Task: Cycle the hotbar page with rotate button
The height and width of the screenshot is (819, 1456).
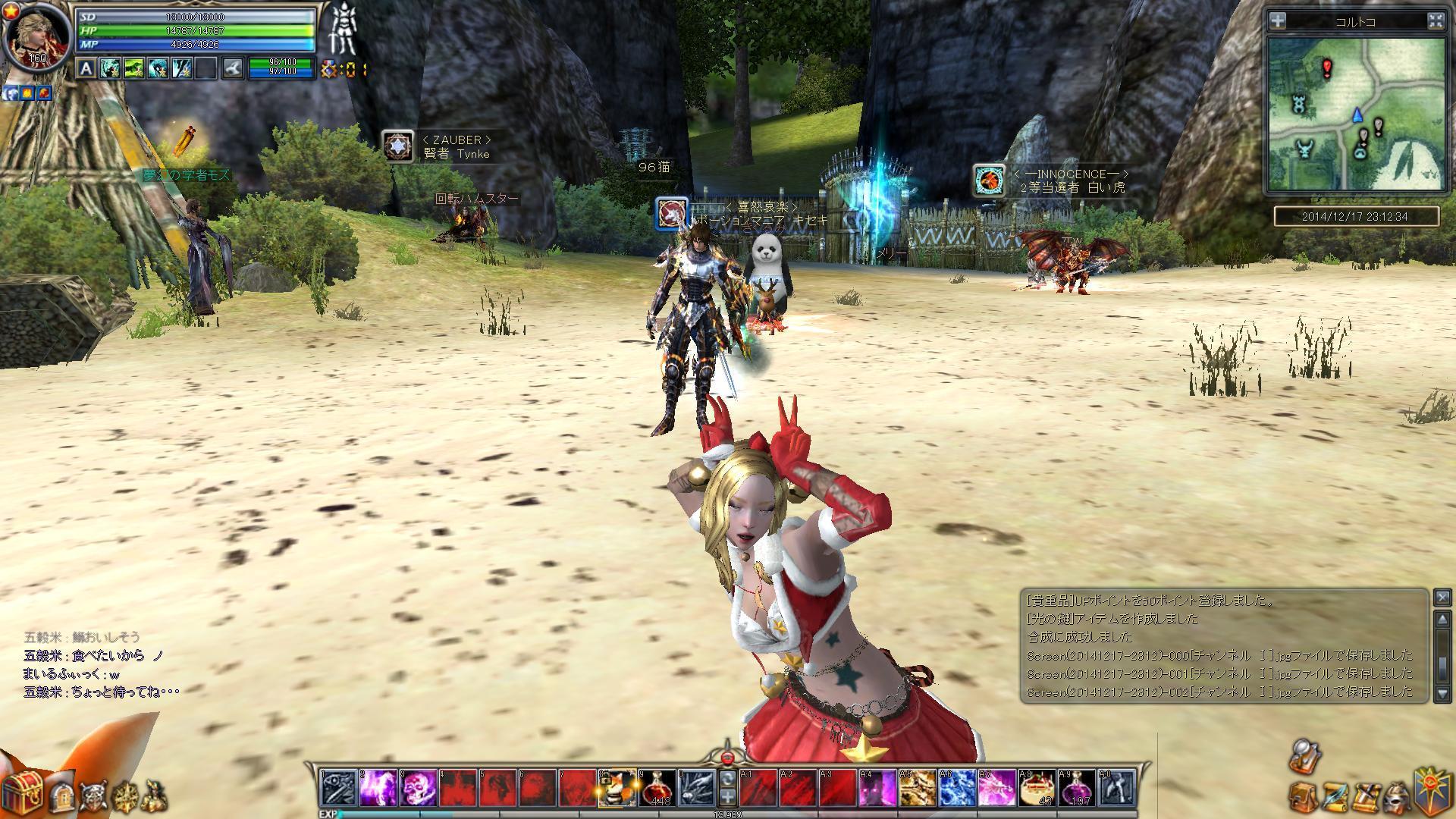Action: pyautogui.click(x=727, y=779)
